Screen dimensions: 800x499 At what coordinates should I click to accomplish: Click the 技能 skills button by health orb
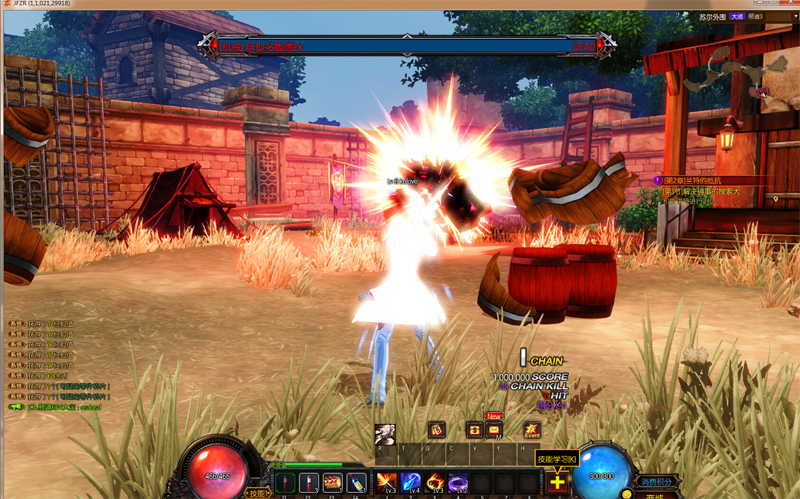click(x=258, y=493)
